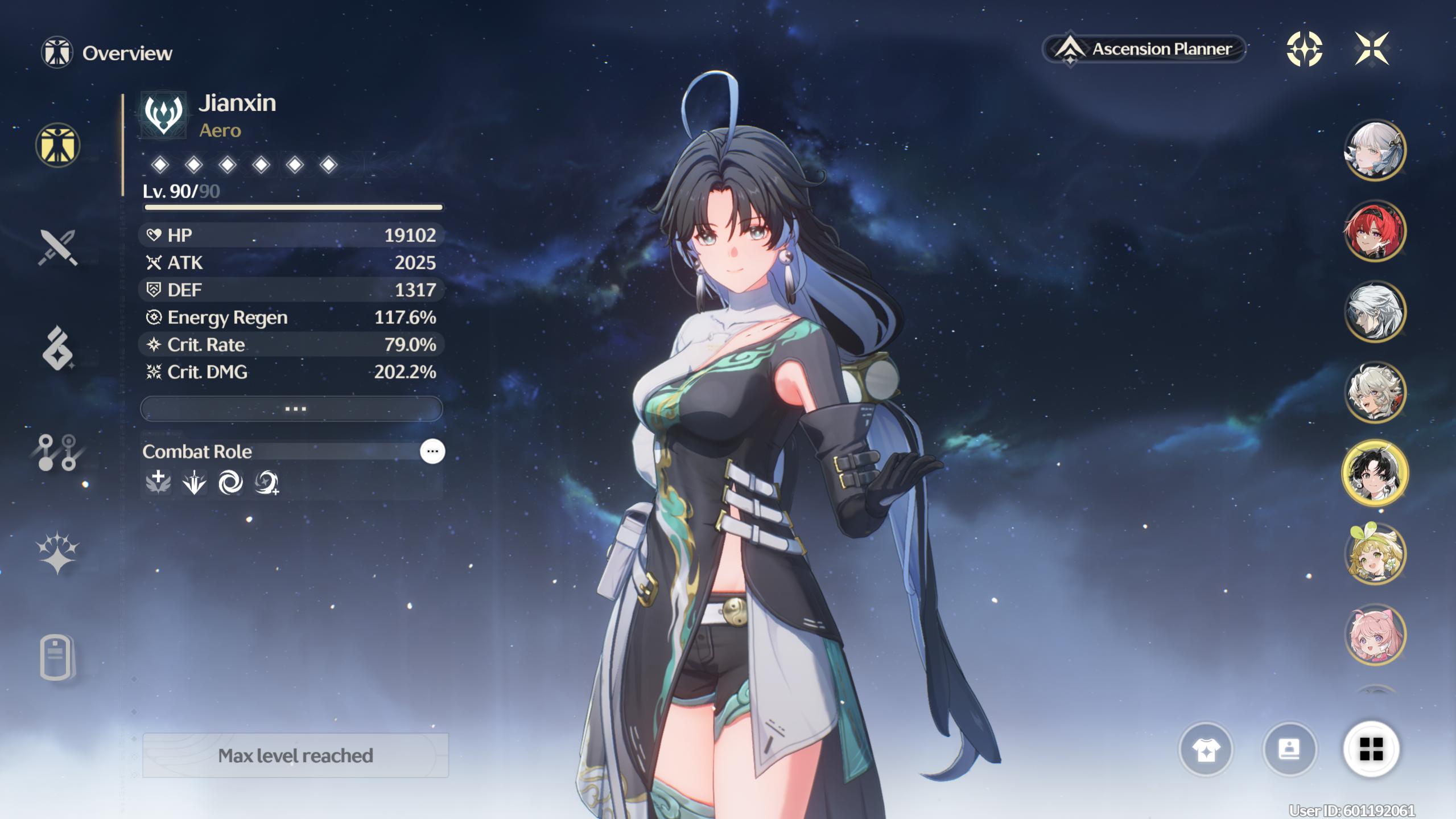Open the skill tree nodes tab
Image resolution: width=1456 pixels, height=819 pixels.
[57, 452]
